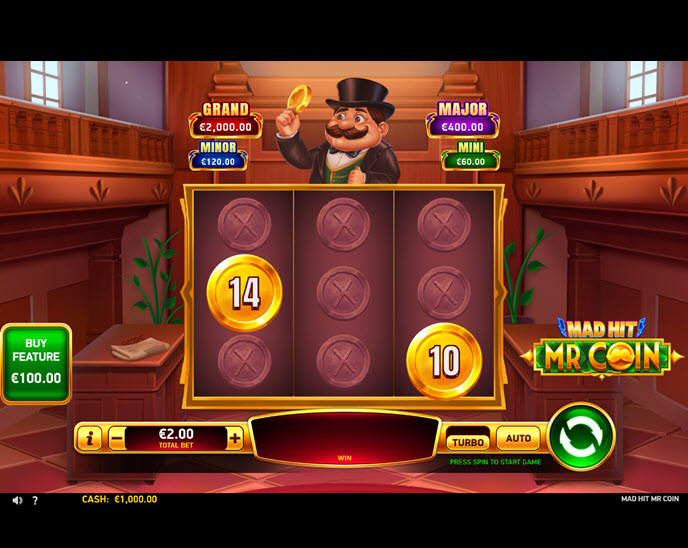The width and height of the screenshot is (688, 548).
Task: Toggle Turbo spin mode
Action: pyautogui.click(x=467, y=440)
